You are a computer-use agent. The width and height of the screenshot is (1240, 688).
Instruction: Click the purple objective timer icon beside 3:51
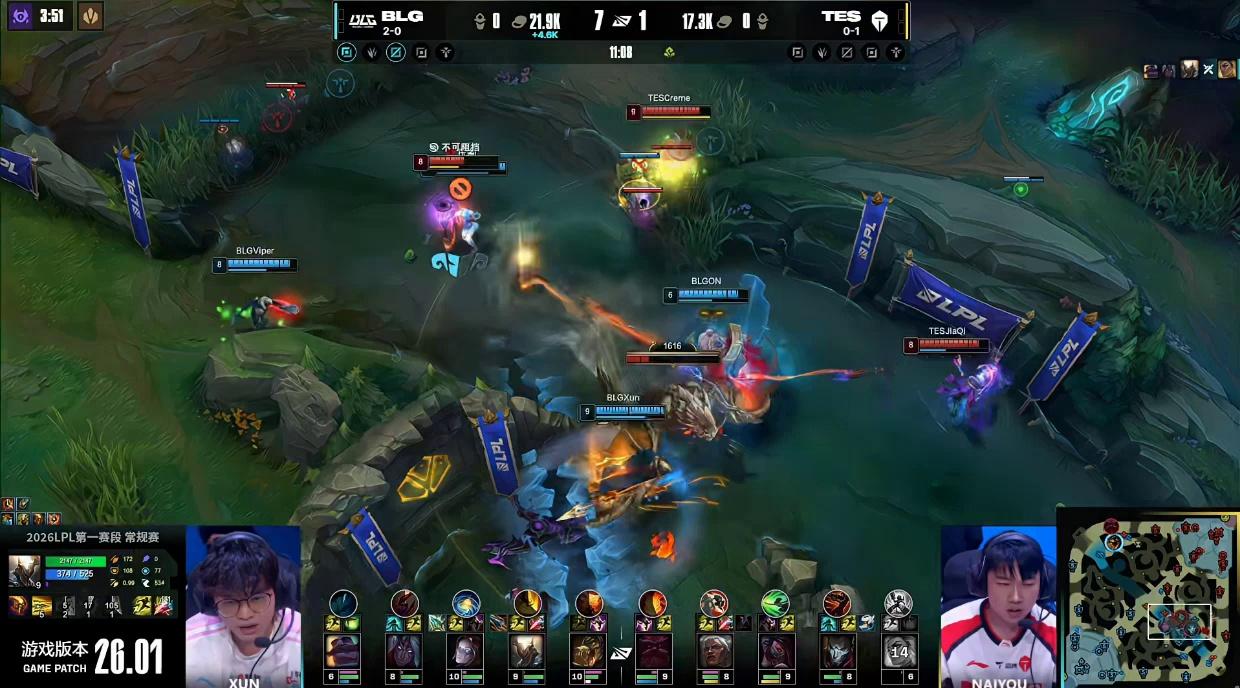click(x=19, y=15)
